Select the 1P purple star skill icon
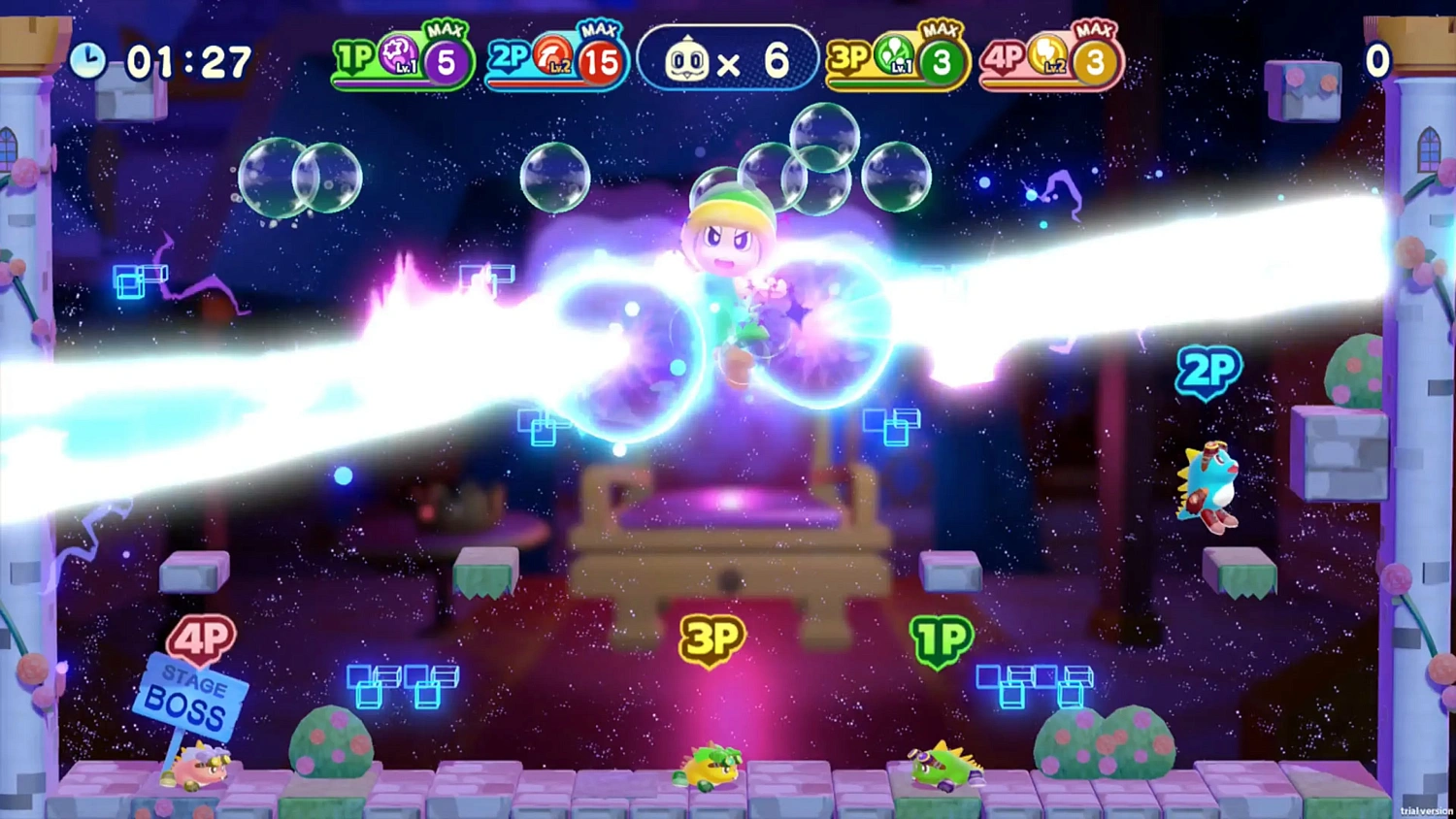Image resolution: width=1456 pixels, height=819 pixels. [x=396, y=55]
